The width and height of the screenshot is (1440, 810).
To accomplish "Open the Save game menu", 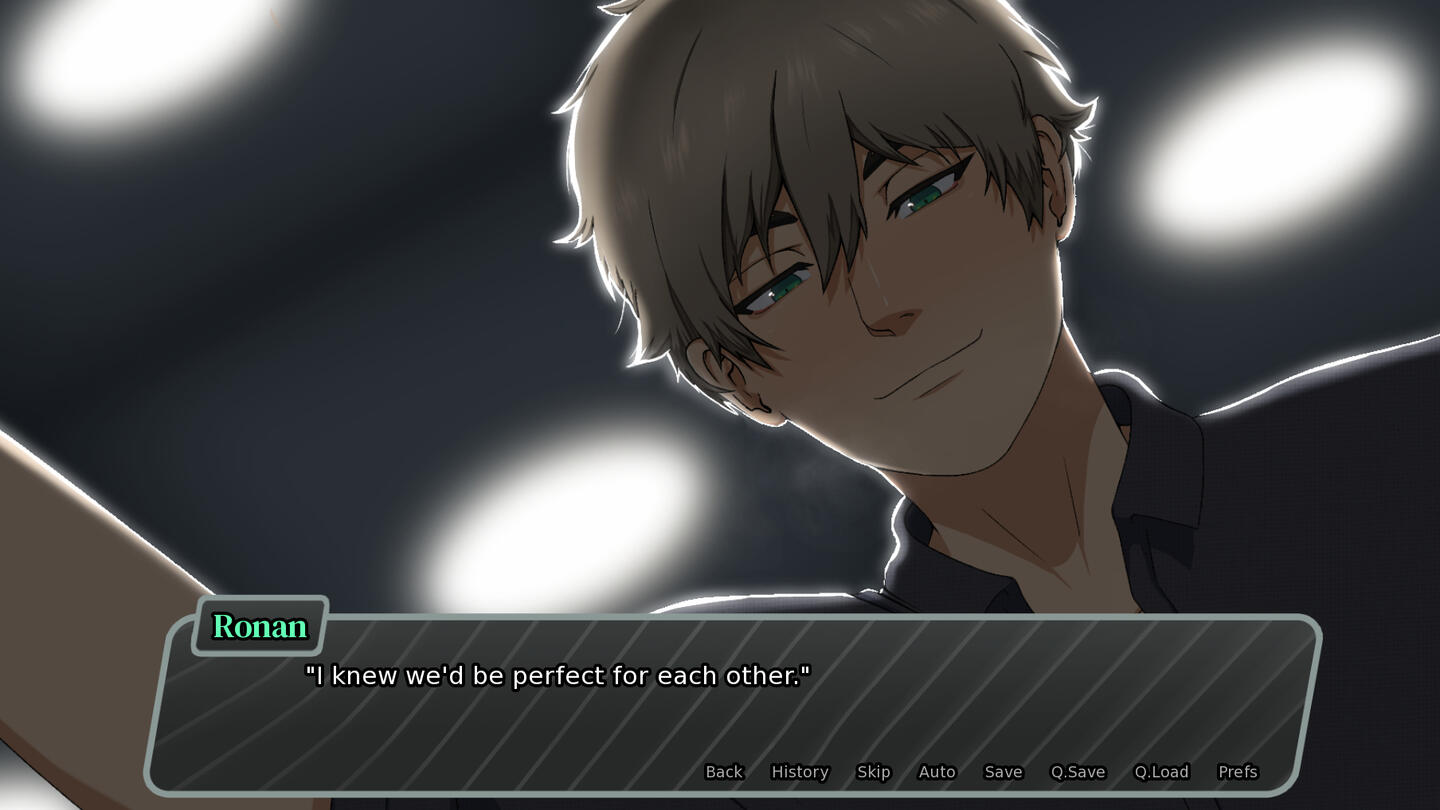I will [1003, 772].
